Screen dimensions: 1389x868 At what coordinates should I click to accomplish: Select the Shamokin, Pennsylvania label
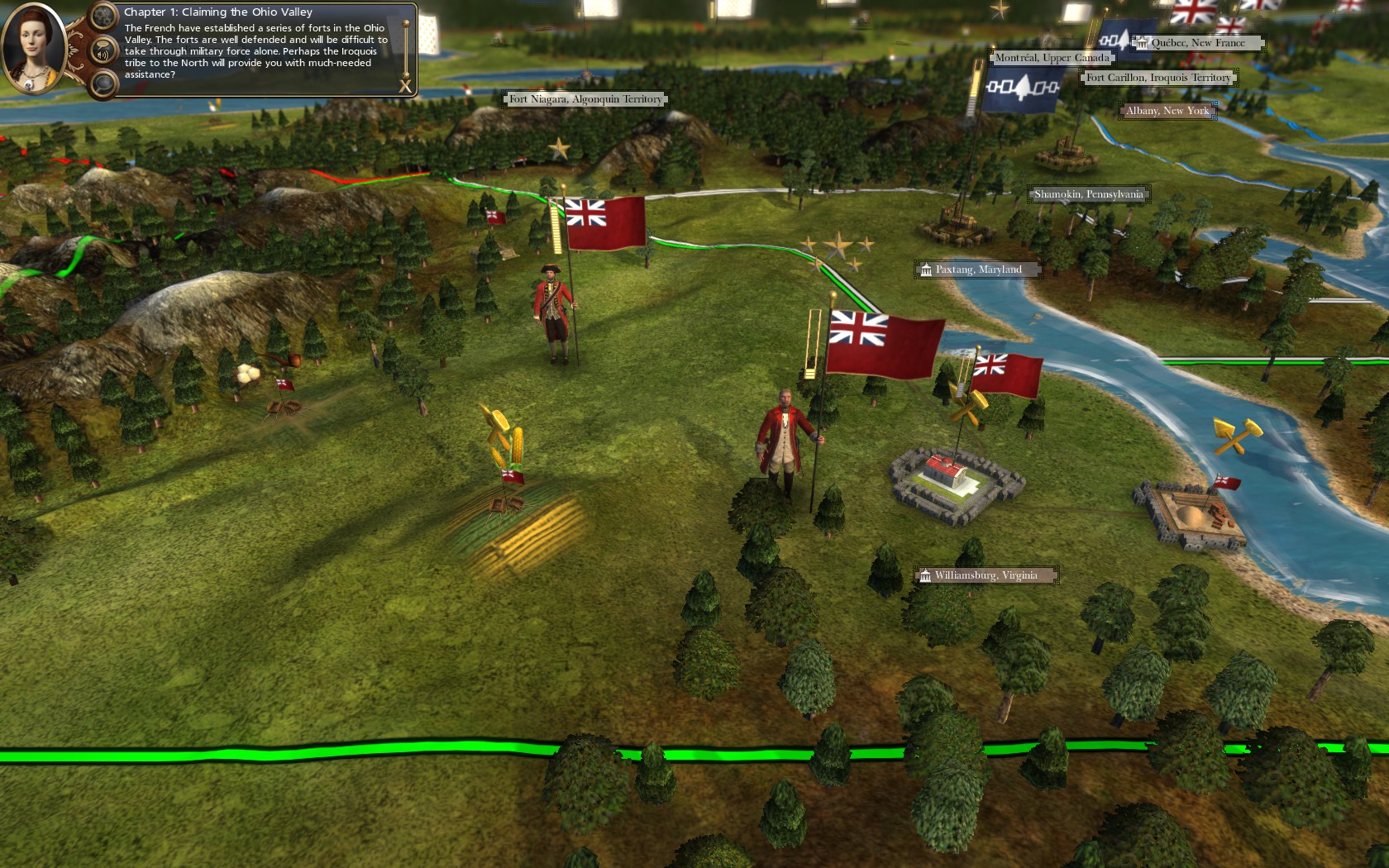[x=1088, y=194]
